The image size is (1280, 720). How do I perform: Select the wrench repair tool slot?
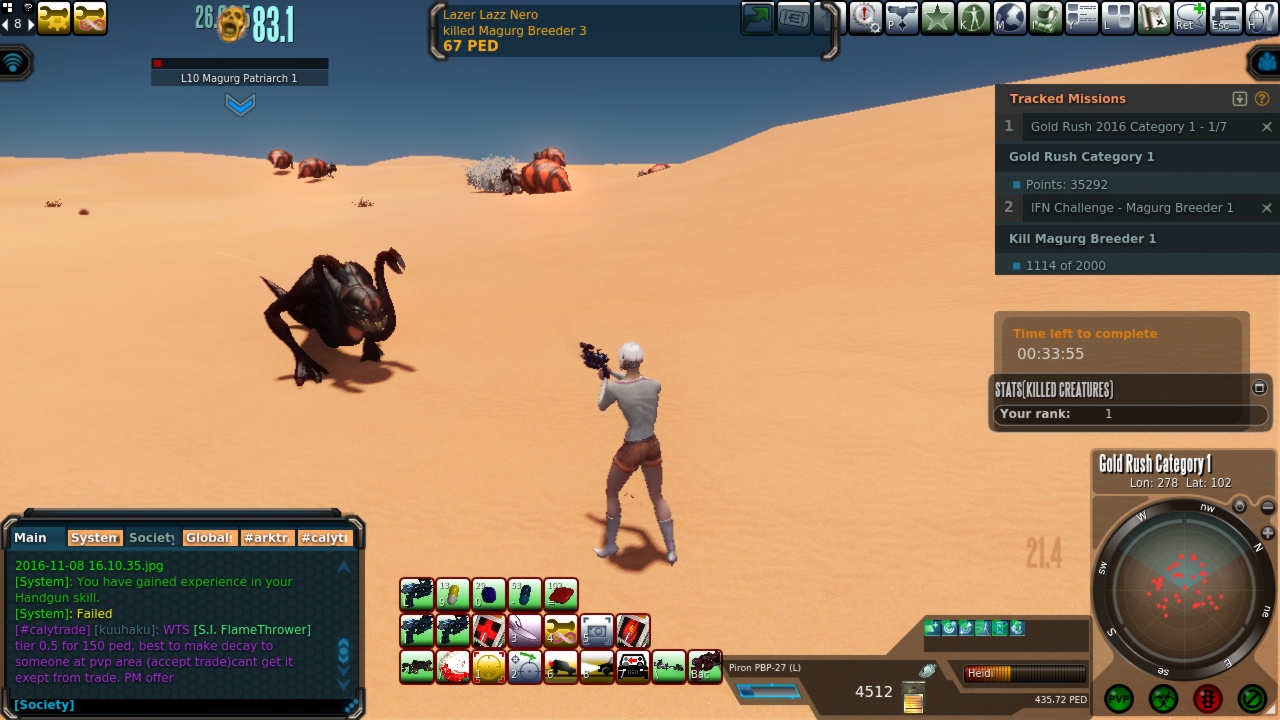click(561, 631)
